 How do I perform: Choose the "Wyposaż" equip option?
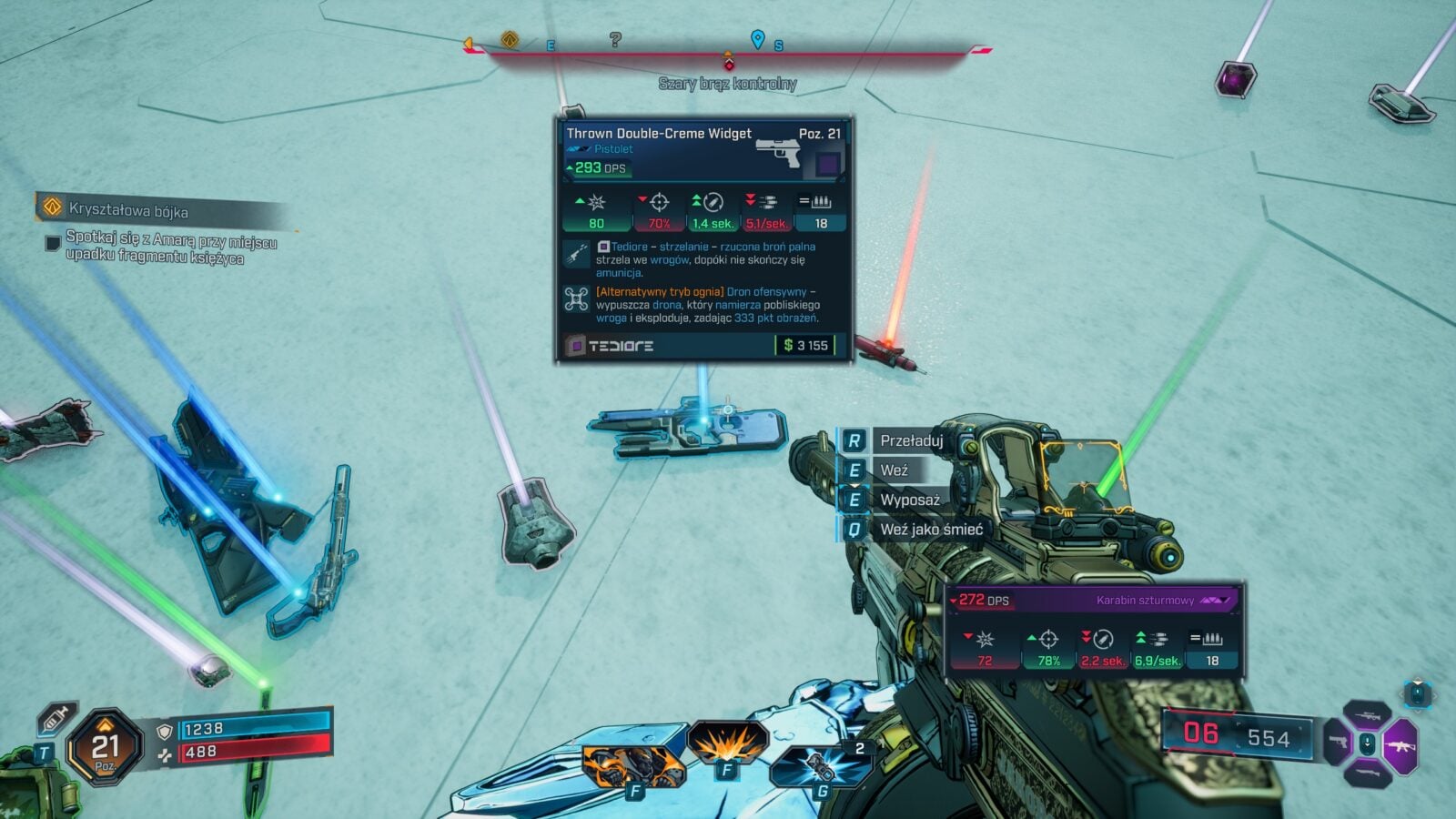909,500
